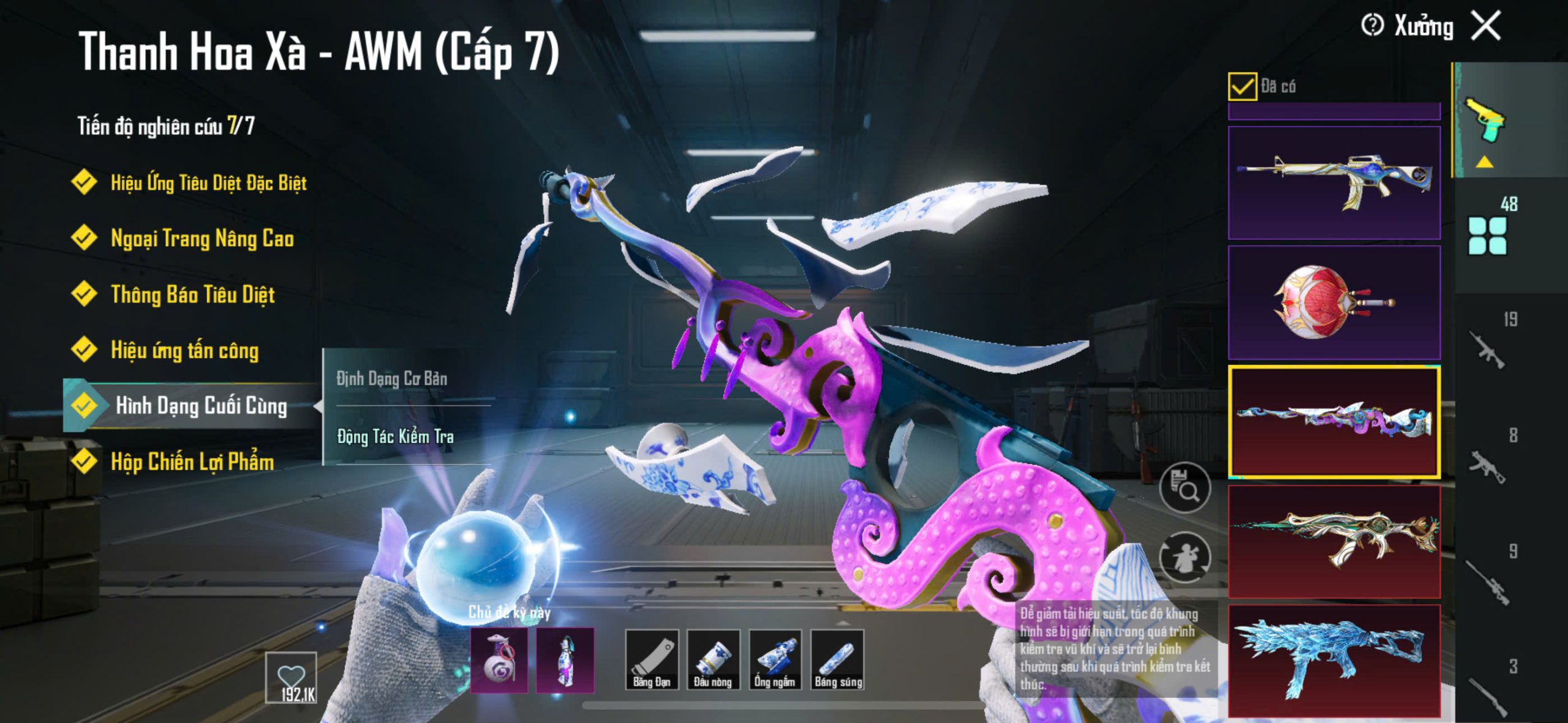Open Hộp Chiến Lợi Phẩm entry
This screenshot has width=1568, height=723.
click(192, 462)
